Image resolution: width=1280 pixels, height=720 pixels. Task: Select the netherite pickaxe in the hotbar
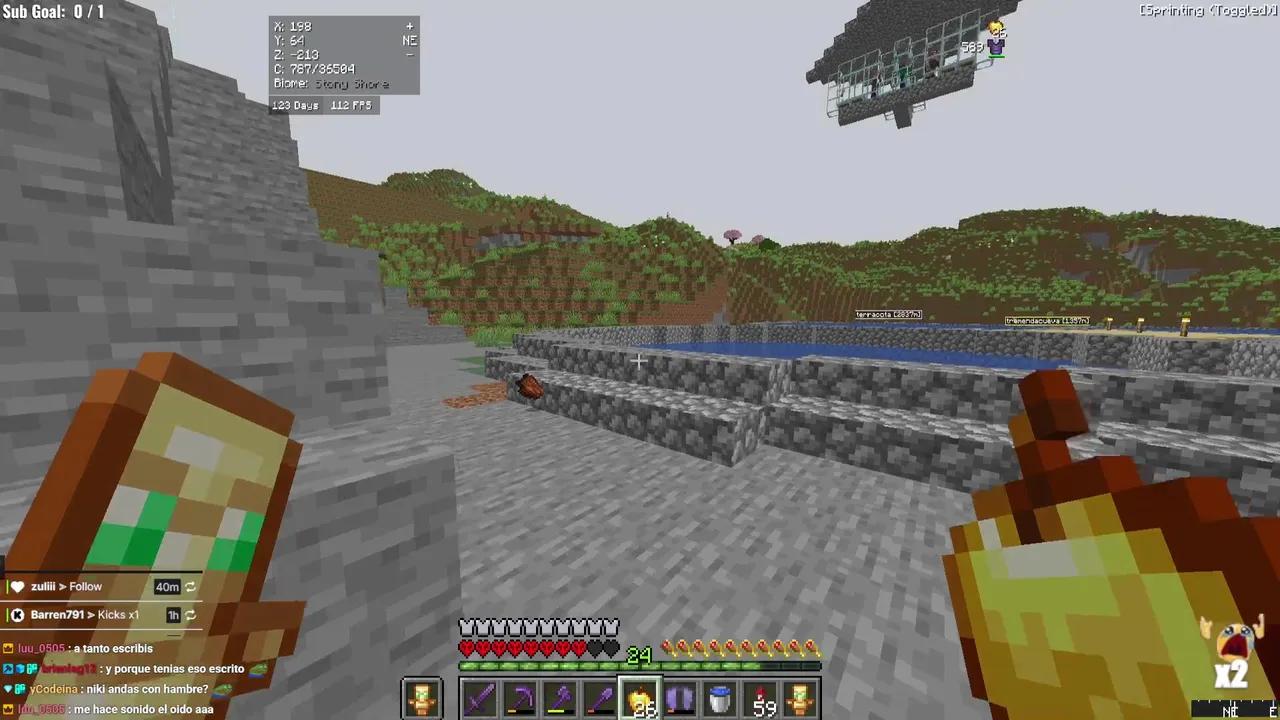(x=518, y=697)
